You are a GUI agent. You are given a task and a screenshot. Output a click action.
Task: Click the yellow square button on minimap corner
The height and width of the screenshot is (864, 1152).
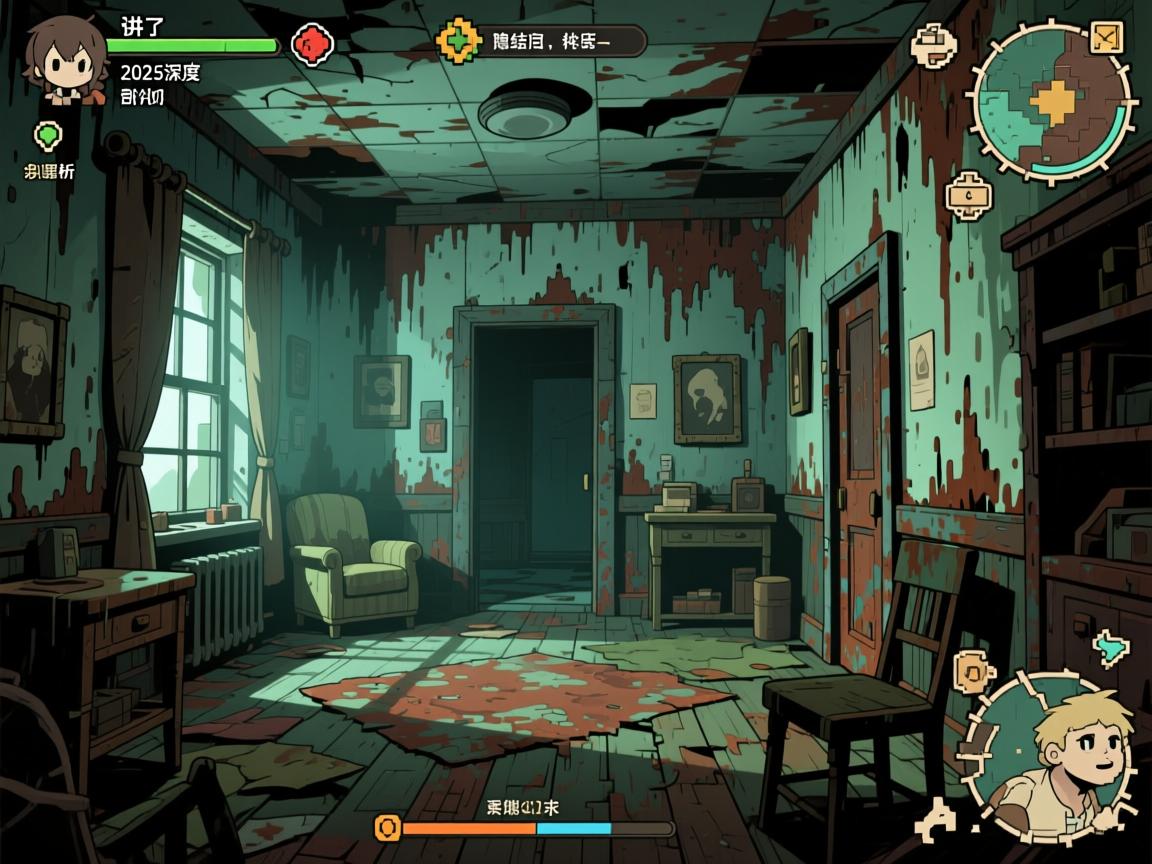[1107, 38]
